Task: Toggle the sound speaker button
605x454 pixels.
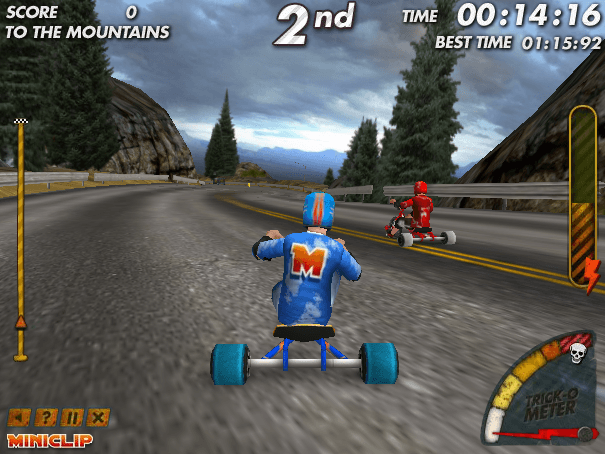Action: [x=19, y=417]
